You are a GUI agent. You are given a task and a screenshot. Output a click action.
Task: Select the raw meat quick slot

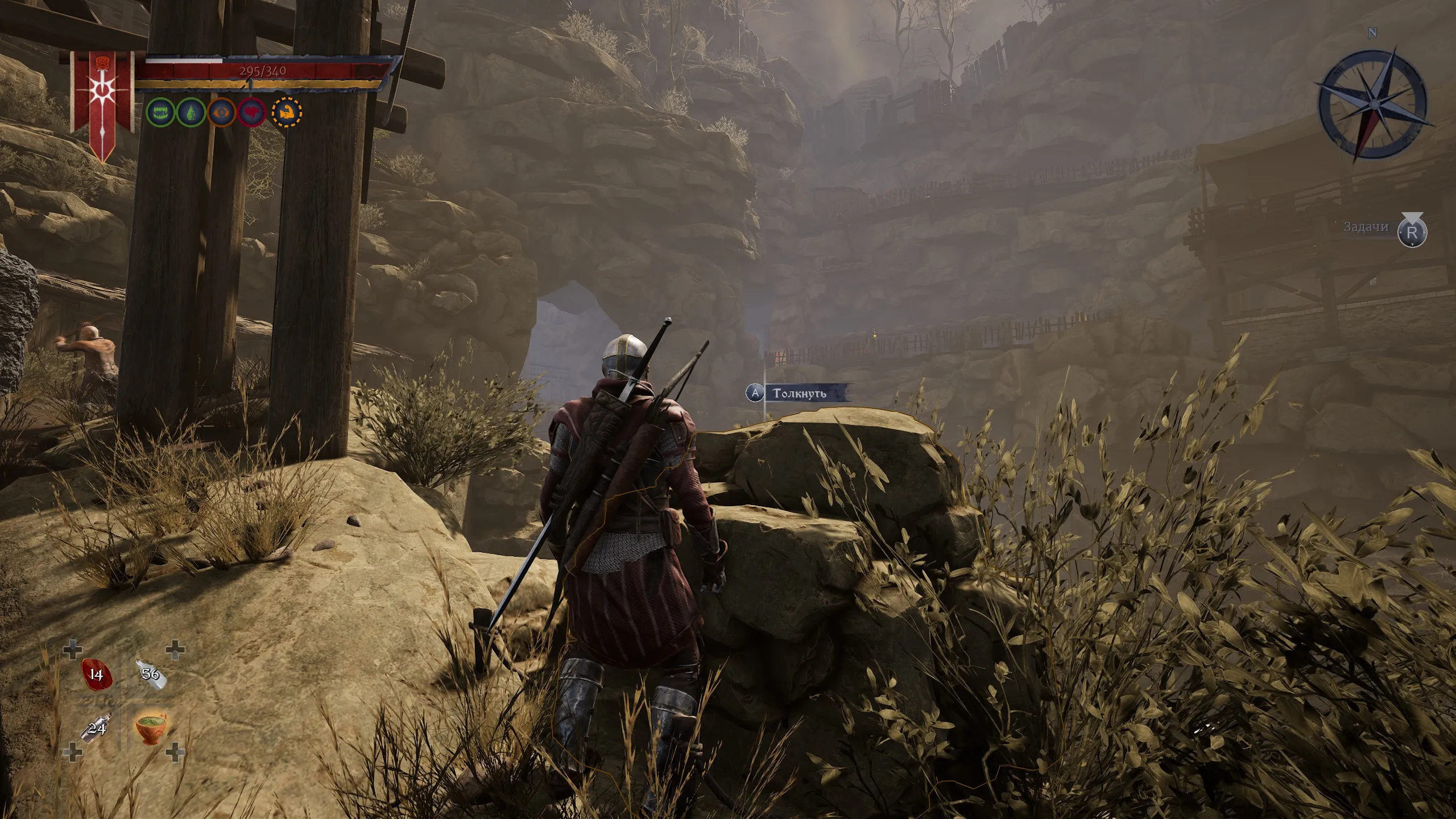(96, 675)
